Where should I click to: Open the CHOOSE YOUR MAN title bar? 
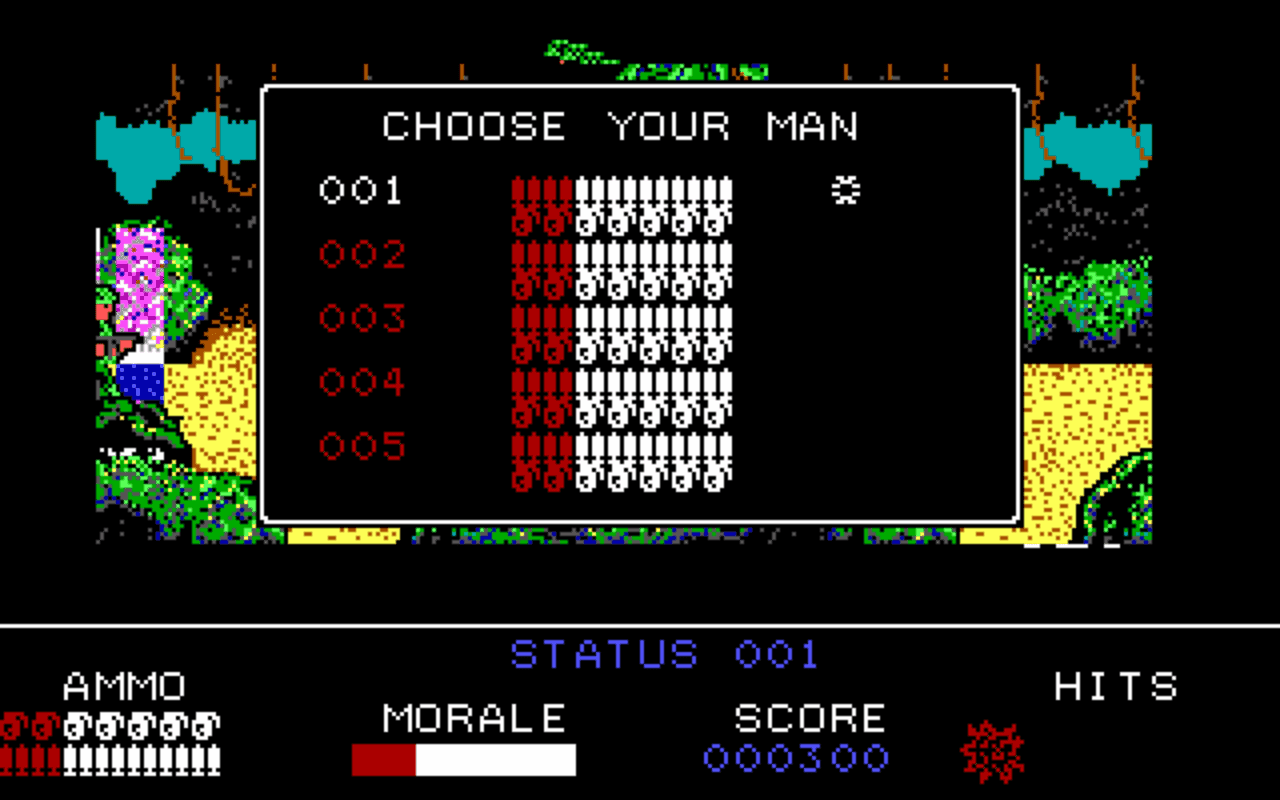point(620,126)
